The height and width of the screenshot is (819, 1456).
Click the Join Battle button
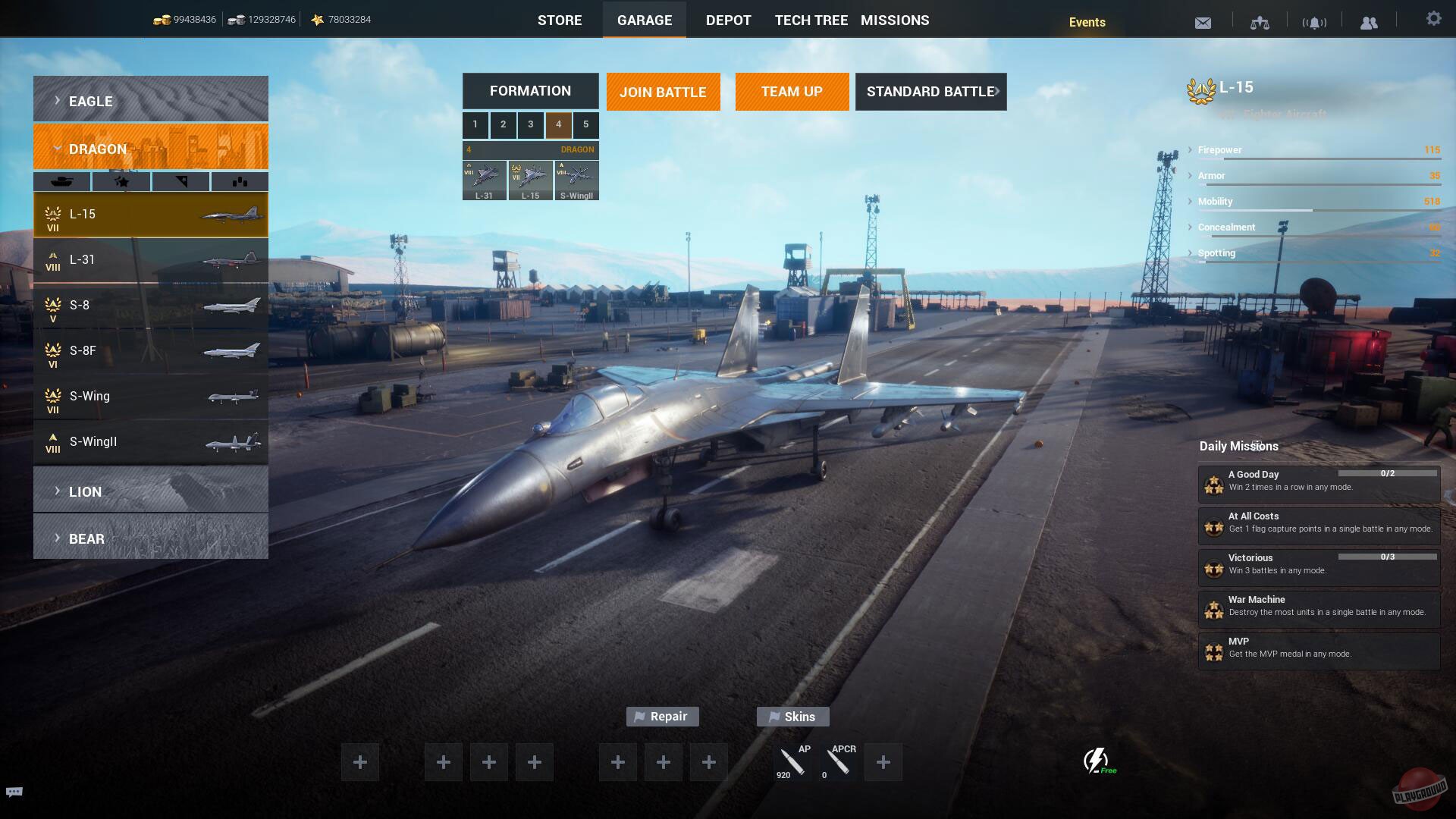(x=663, y=92)
